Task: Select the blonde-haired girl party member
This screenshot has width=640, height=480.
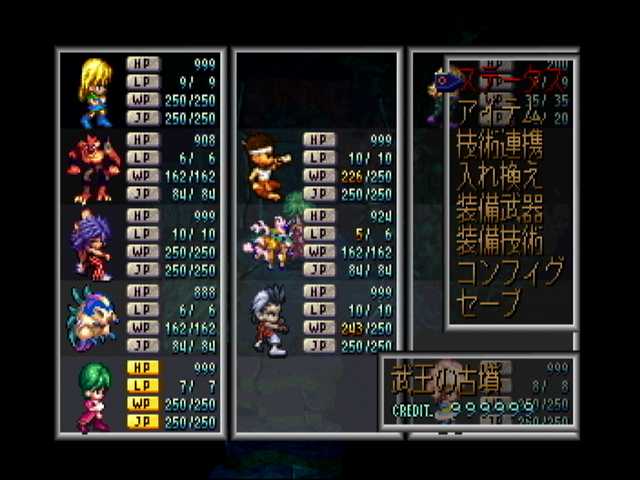Action: pyautogui.click(x=95, y=92)
